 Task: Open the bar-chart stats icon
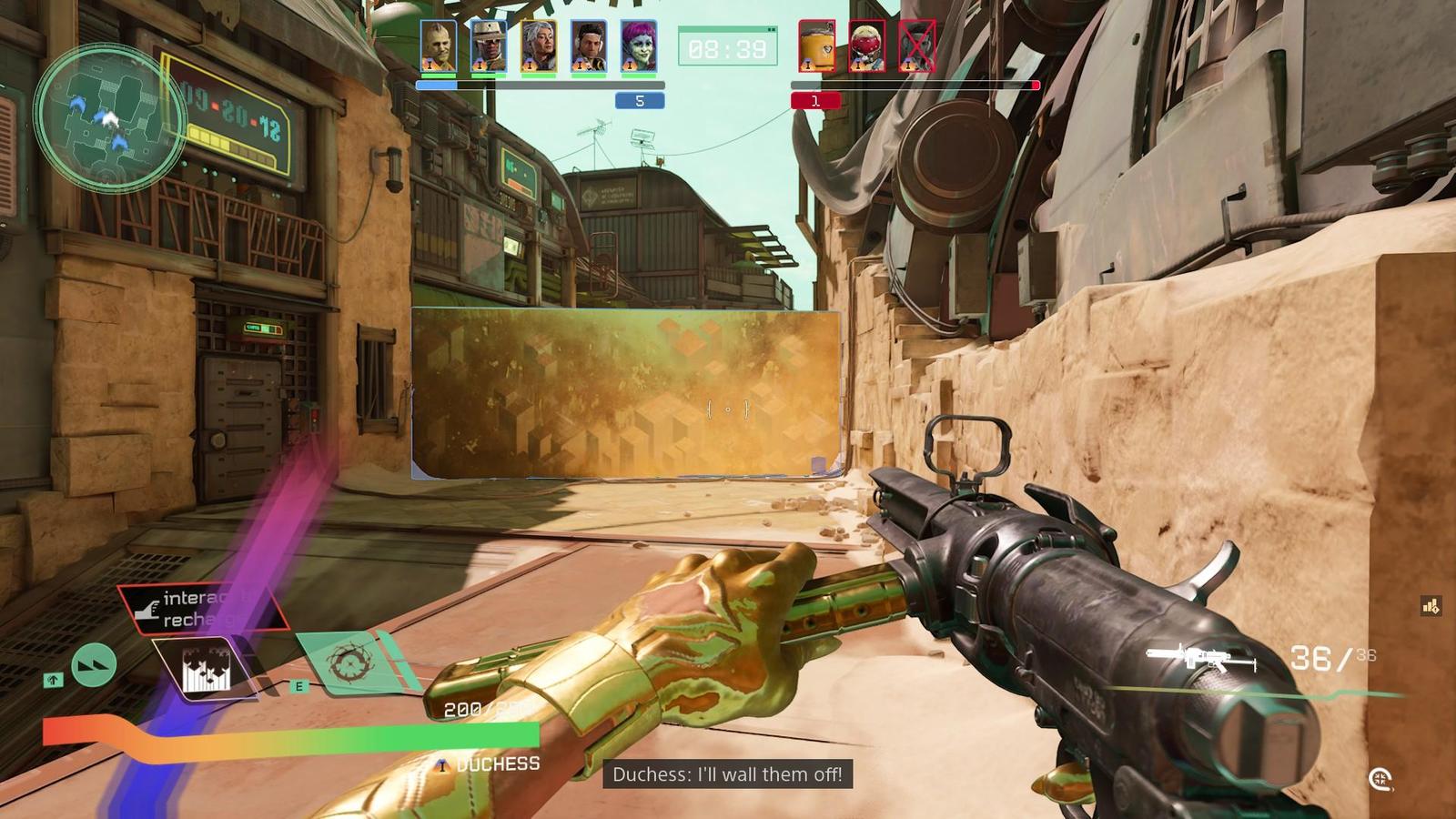1431,606
